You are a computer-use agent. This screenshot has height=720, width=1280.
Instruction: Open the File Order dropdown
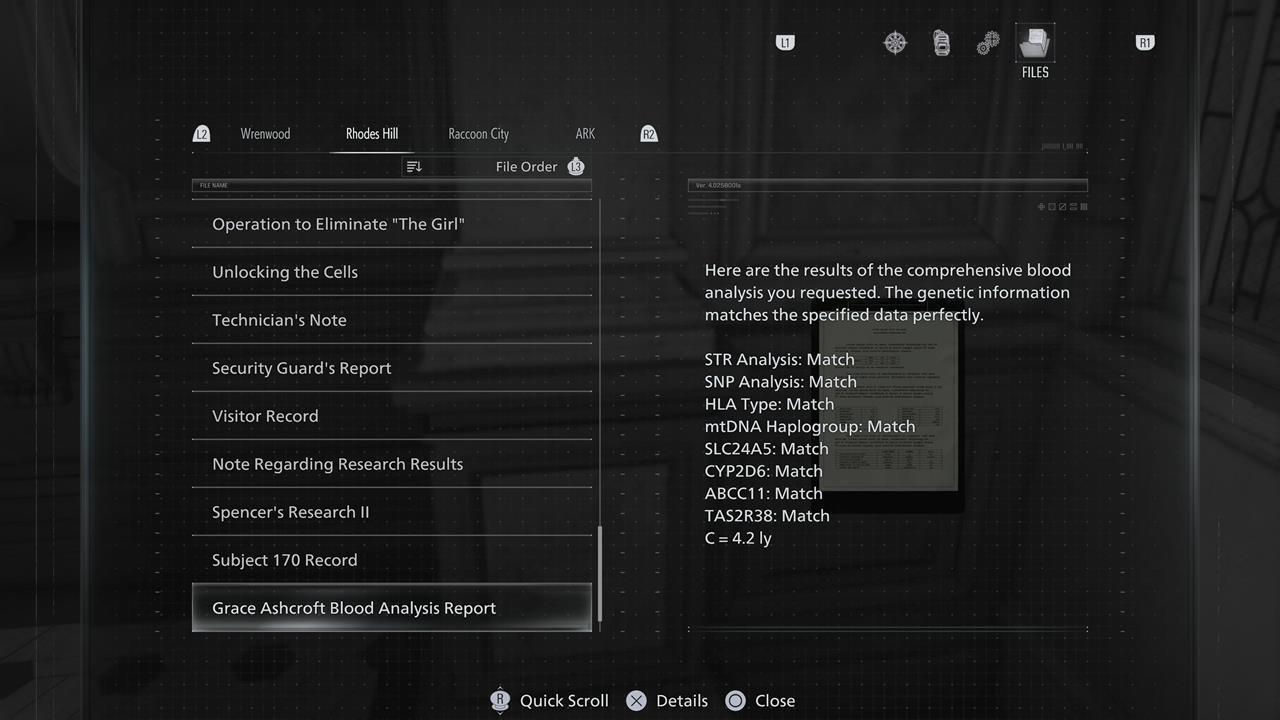[x=527, y=166]
